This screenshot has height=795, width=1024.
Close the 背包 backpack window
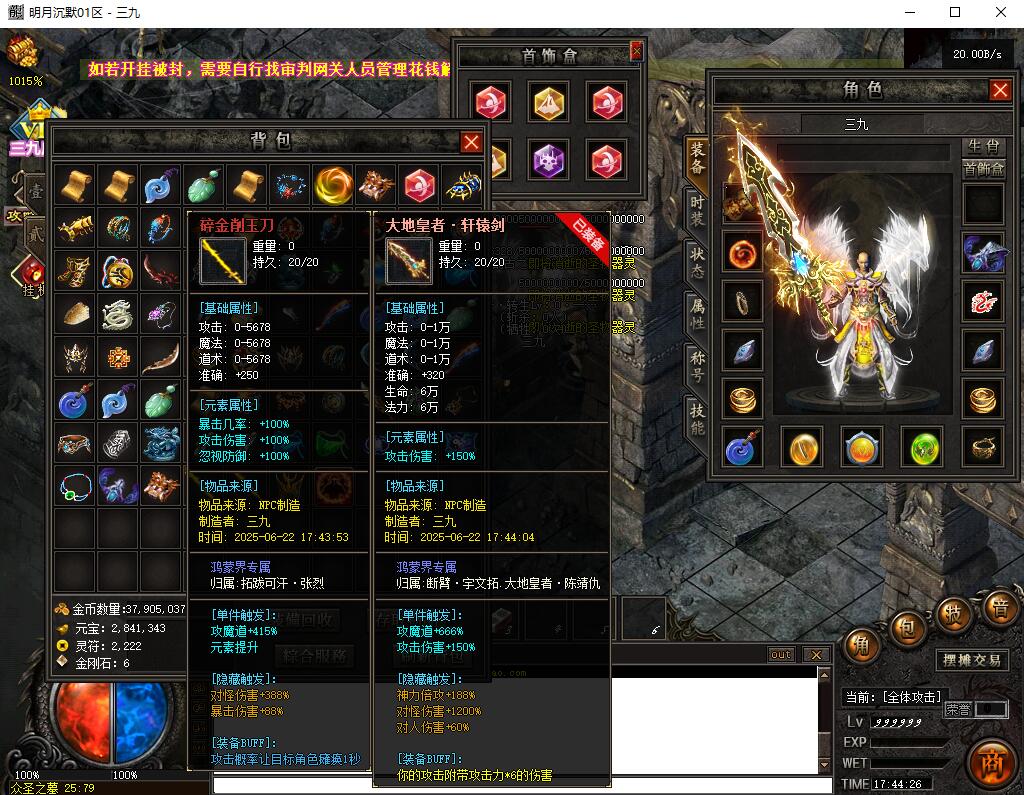click(x=471, y=143)
